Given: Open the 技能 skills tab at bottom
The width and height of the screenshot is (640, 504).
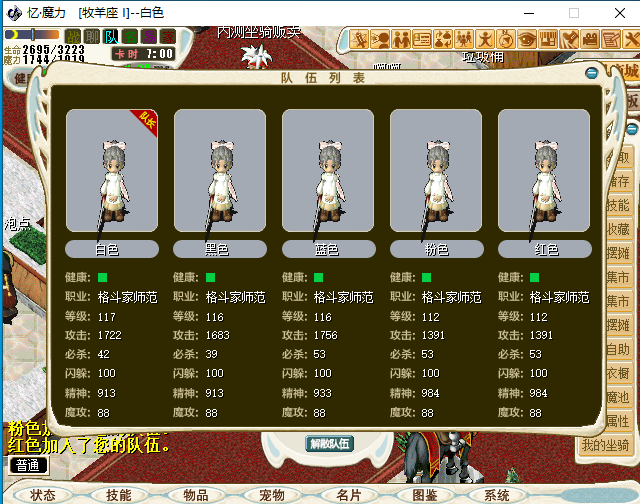Looking at the screenshot, I should click(119, 495).
